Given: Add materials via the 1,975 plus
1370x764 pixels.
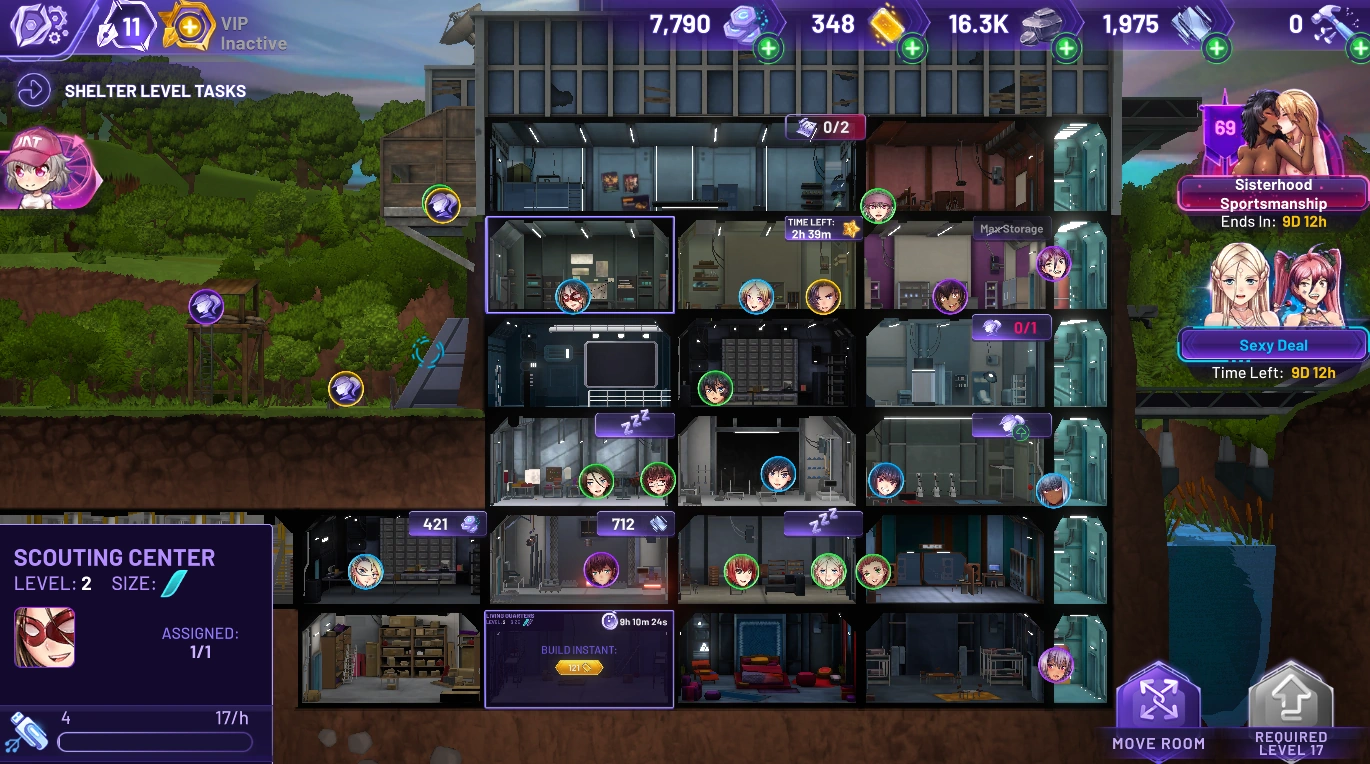Looking at the screenshot, I should 1216,47.
